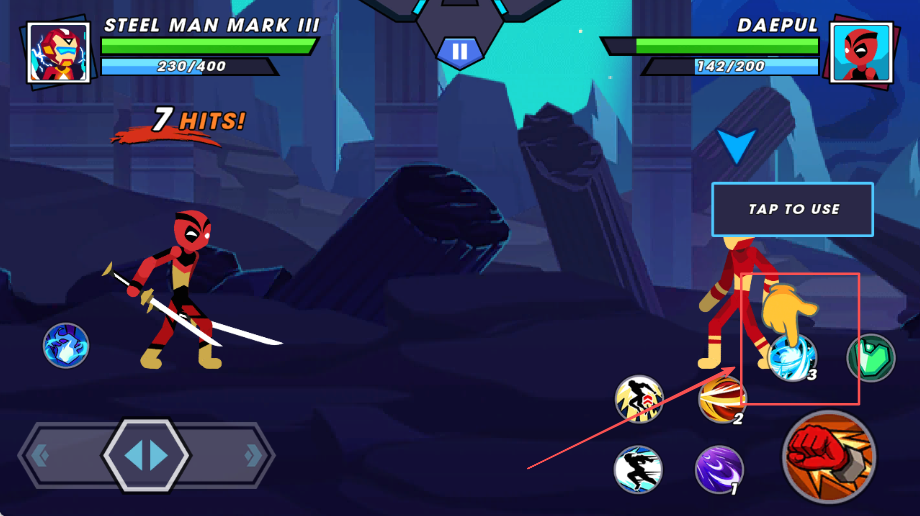Cast the purple vortex skill

[719, 470]
